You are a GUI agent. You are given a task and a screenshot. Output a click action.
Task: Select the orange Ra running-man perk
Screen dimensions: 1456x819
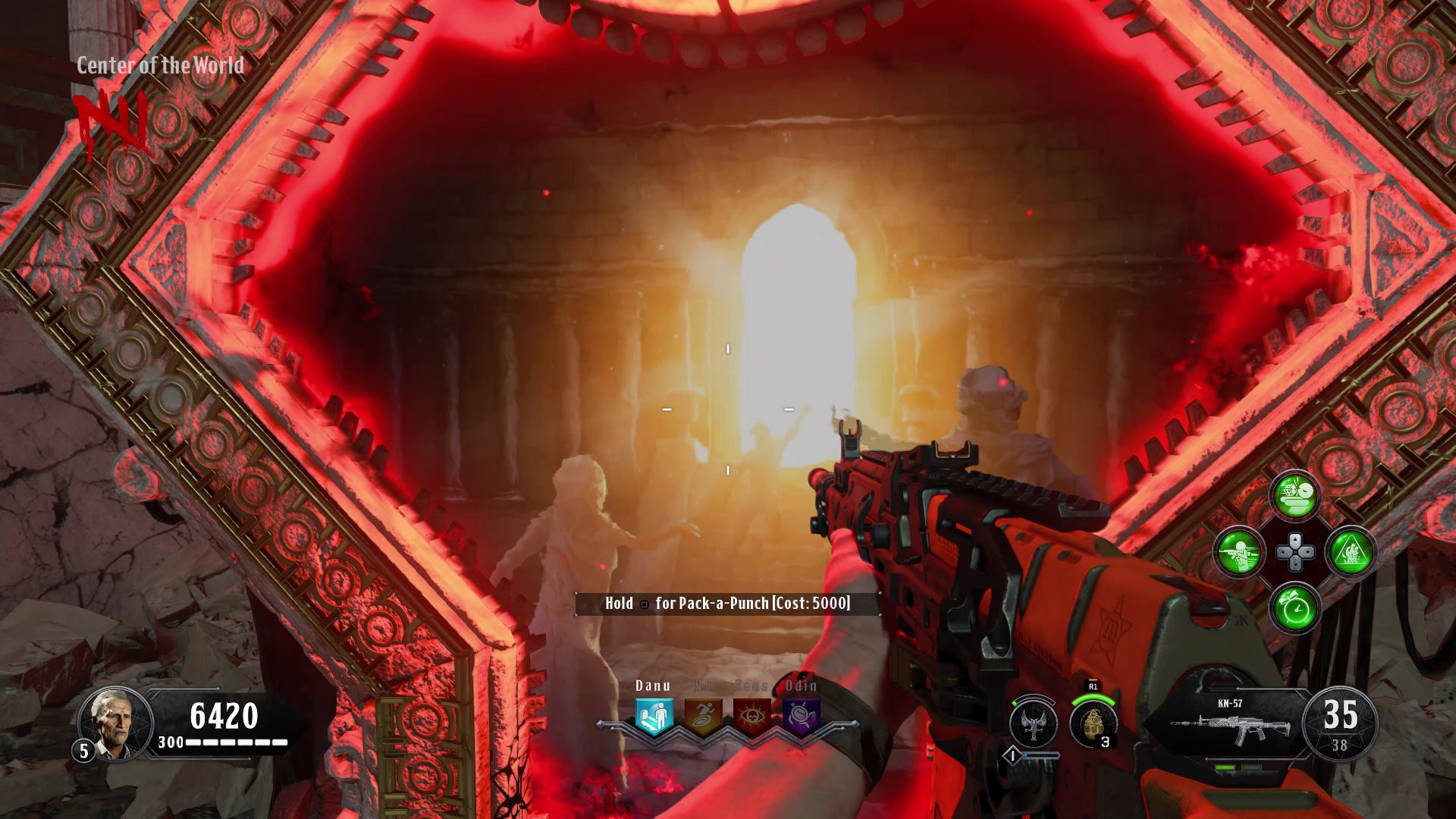pos(703,717)
